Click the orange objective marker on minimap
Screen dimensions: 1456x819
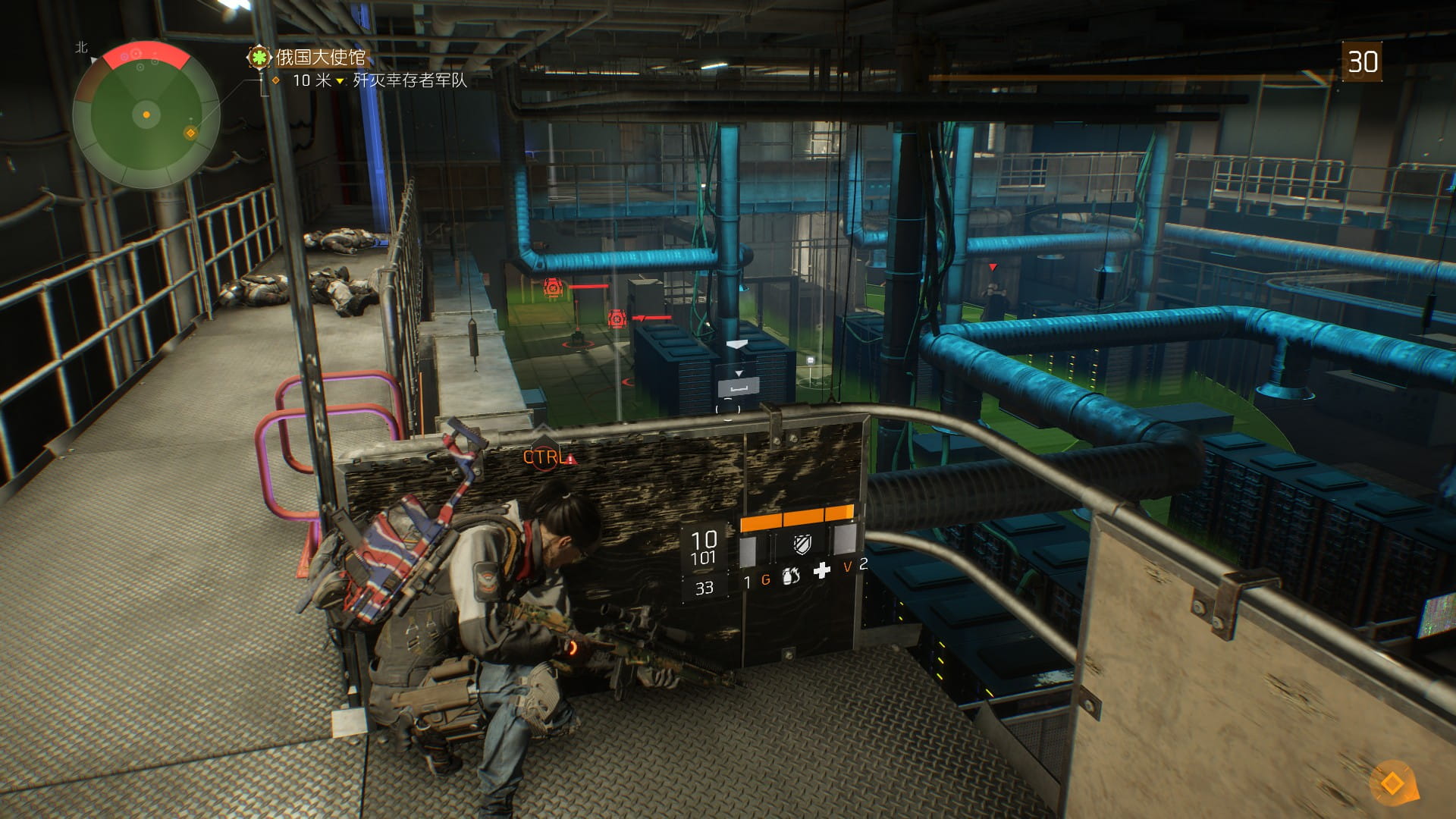coord(190,133)
